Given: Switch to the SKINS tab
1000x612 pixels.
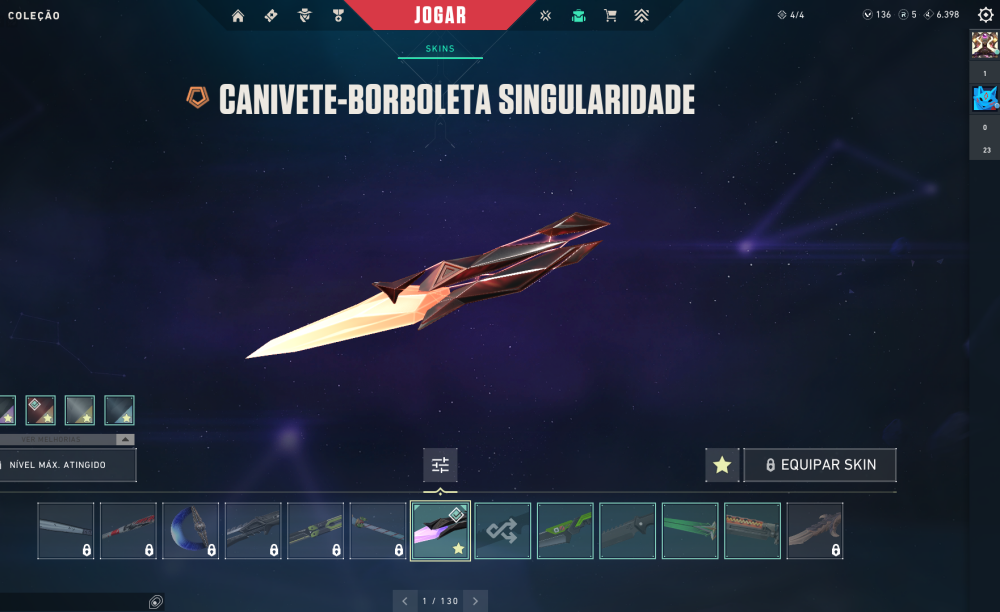Looking at the screenshot, I should point(440,48).
